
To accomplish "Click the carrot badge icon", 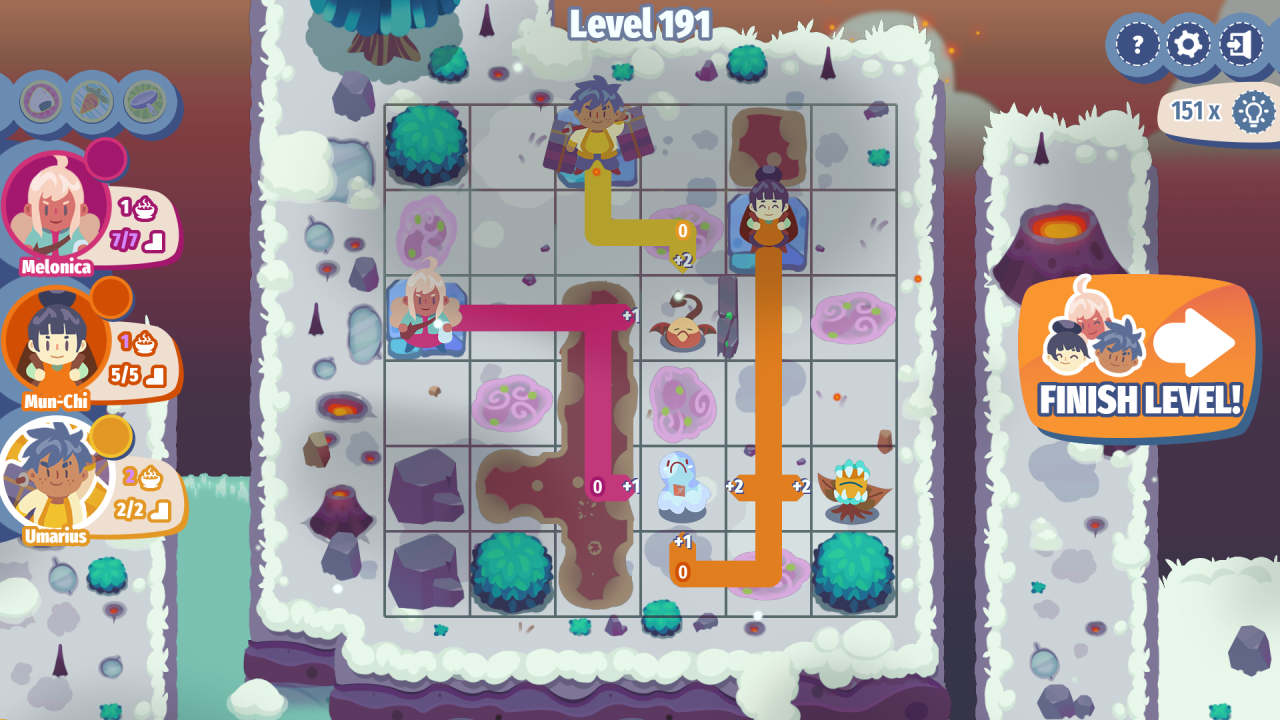I will [93, 100].
